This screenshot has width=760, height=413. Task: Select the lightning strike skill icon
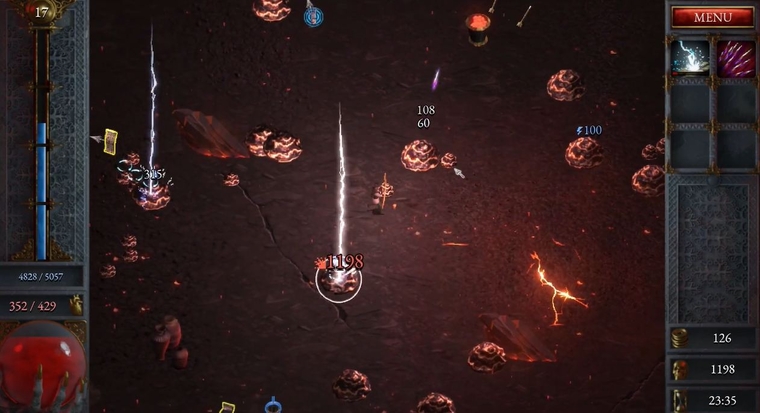click(690, 56)
